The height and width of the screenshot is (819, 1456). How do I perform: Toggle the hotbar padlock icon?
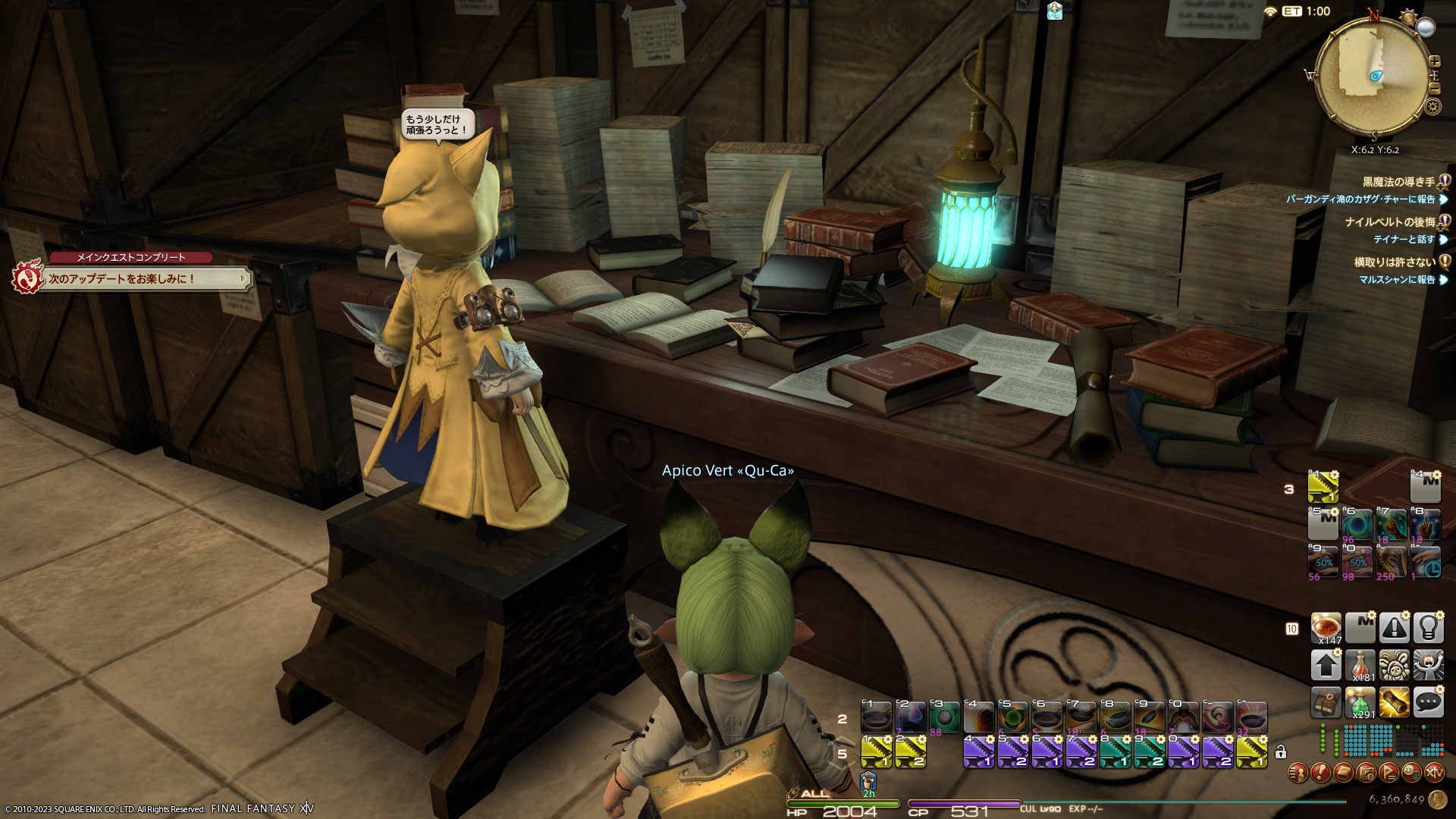1281,752
